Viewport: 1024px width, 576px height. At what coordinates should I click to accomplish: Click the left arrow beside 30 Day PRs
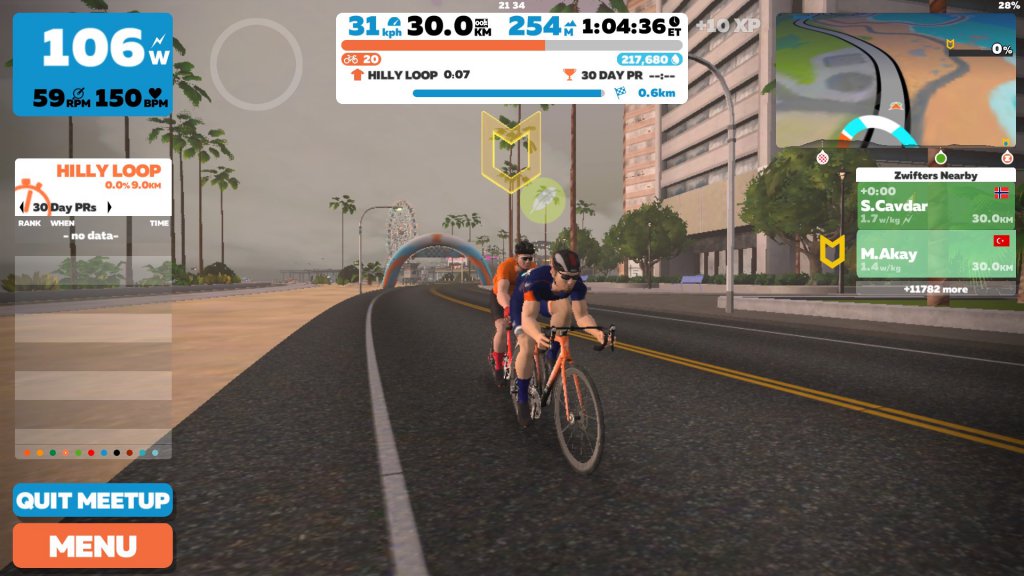[23, 207]
